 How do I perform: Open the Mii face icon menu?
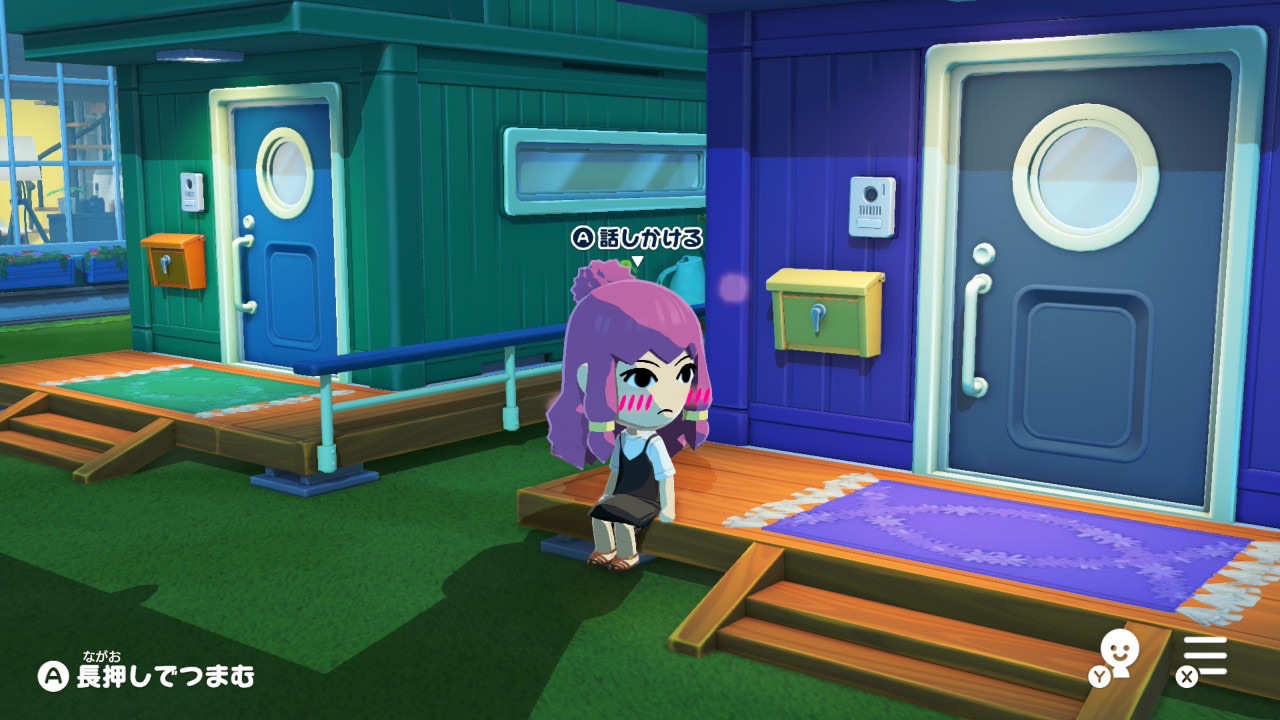click(1119, 651)
